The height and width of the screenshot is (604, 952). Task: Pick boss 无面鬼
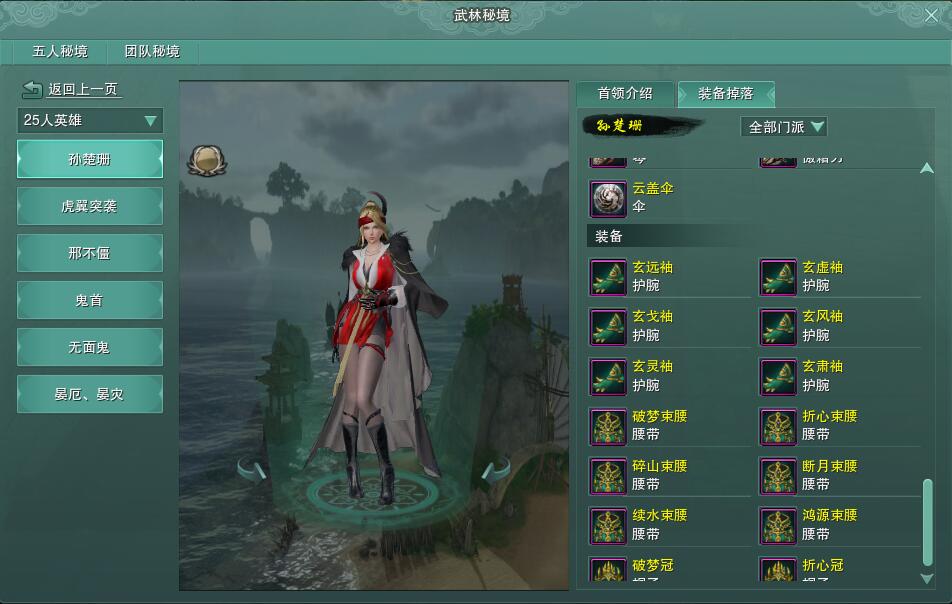click(x=90, y=347)
